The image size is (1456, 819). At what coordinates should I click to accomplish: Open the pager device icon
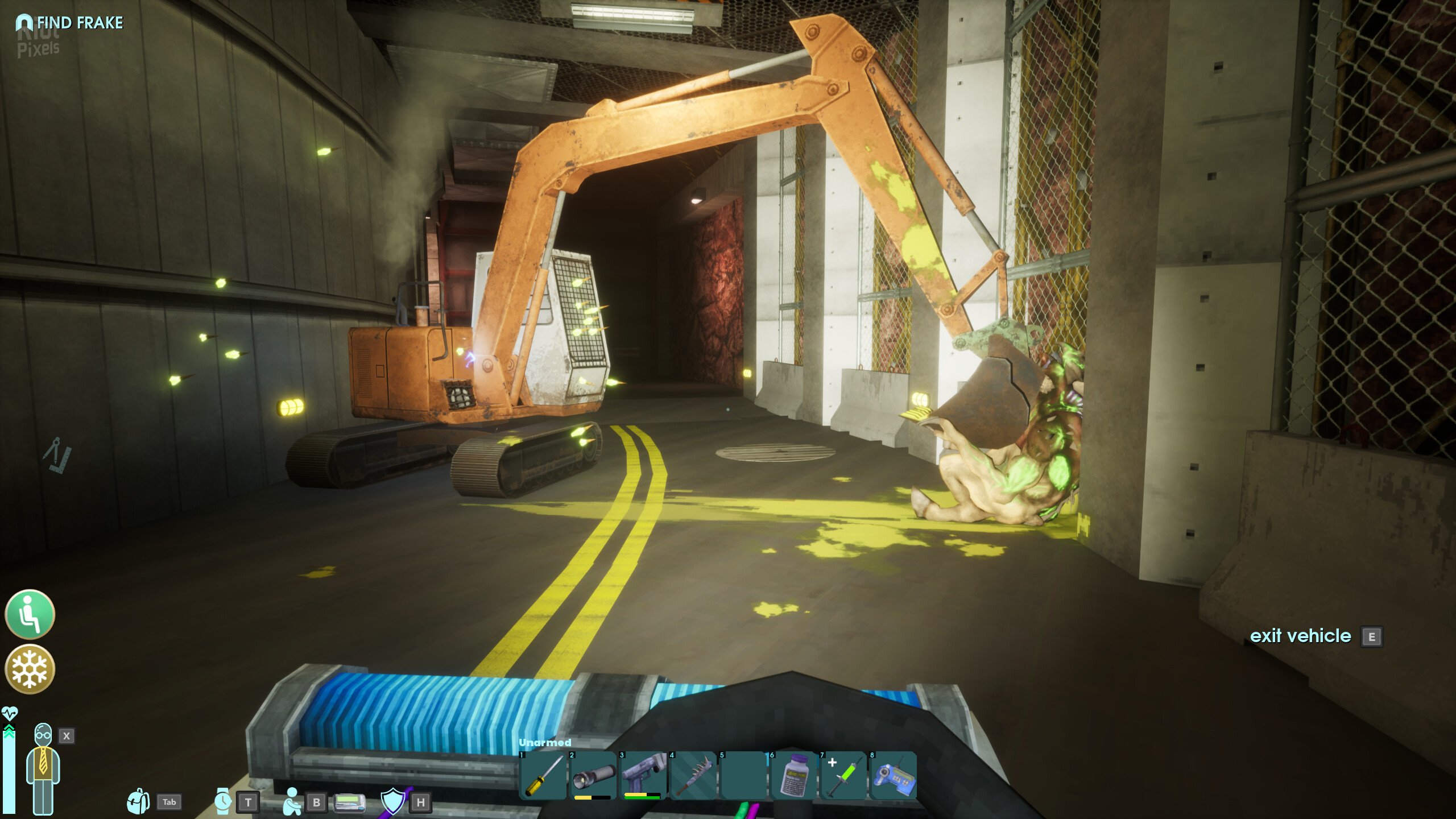349,802
